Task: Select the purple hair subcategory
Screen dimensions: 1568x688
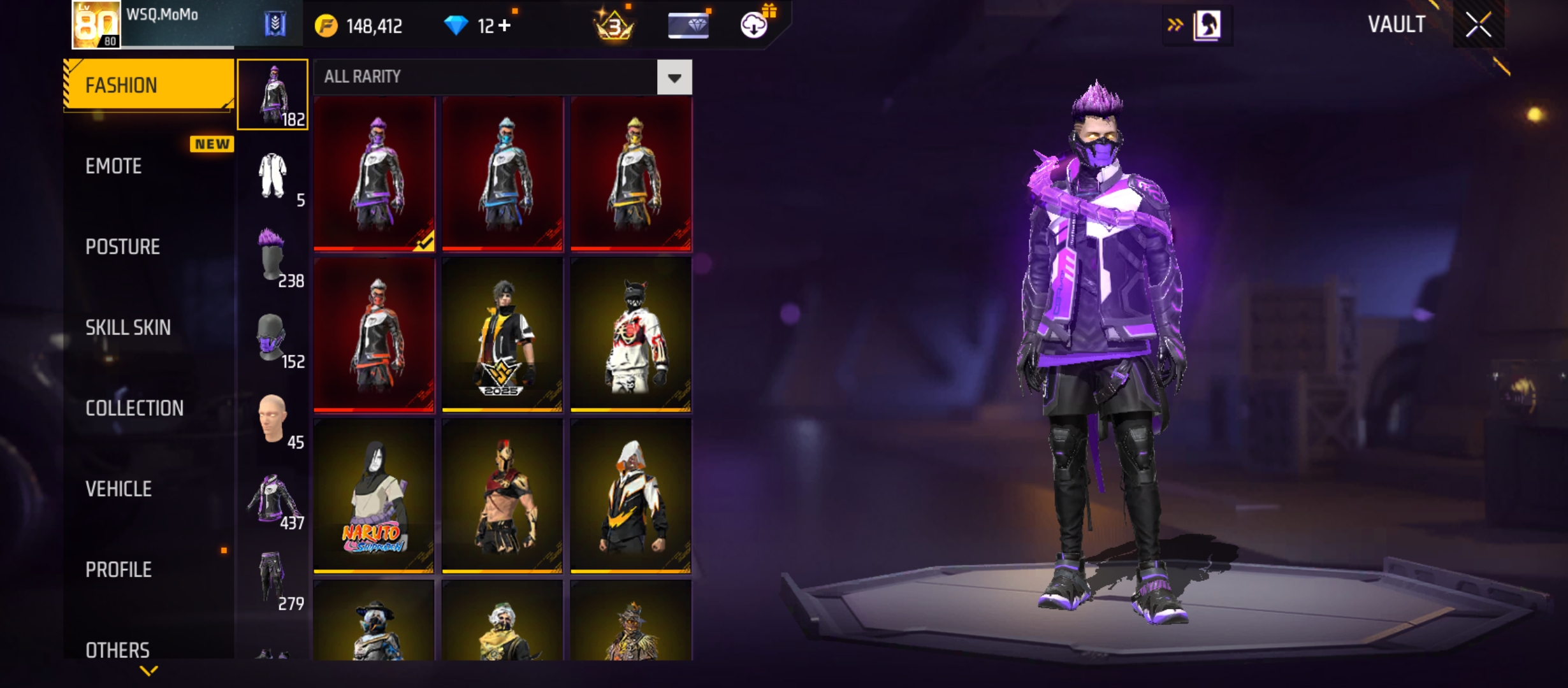Action: (x=273, y=256)
